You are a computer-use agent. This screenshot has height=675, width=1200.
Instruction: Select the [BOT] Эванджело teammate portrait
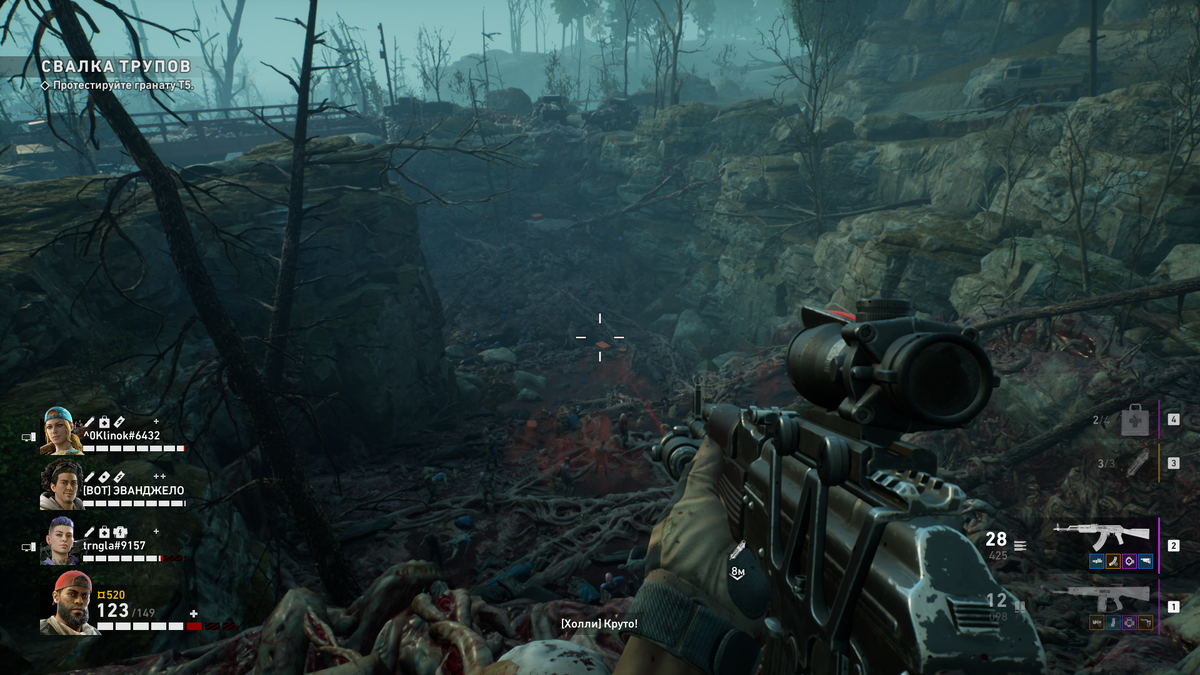point(60,485)
